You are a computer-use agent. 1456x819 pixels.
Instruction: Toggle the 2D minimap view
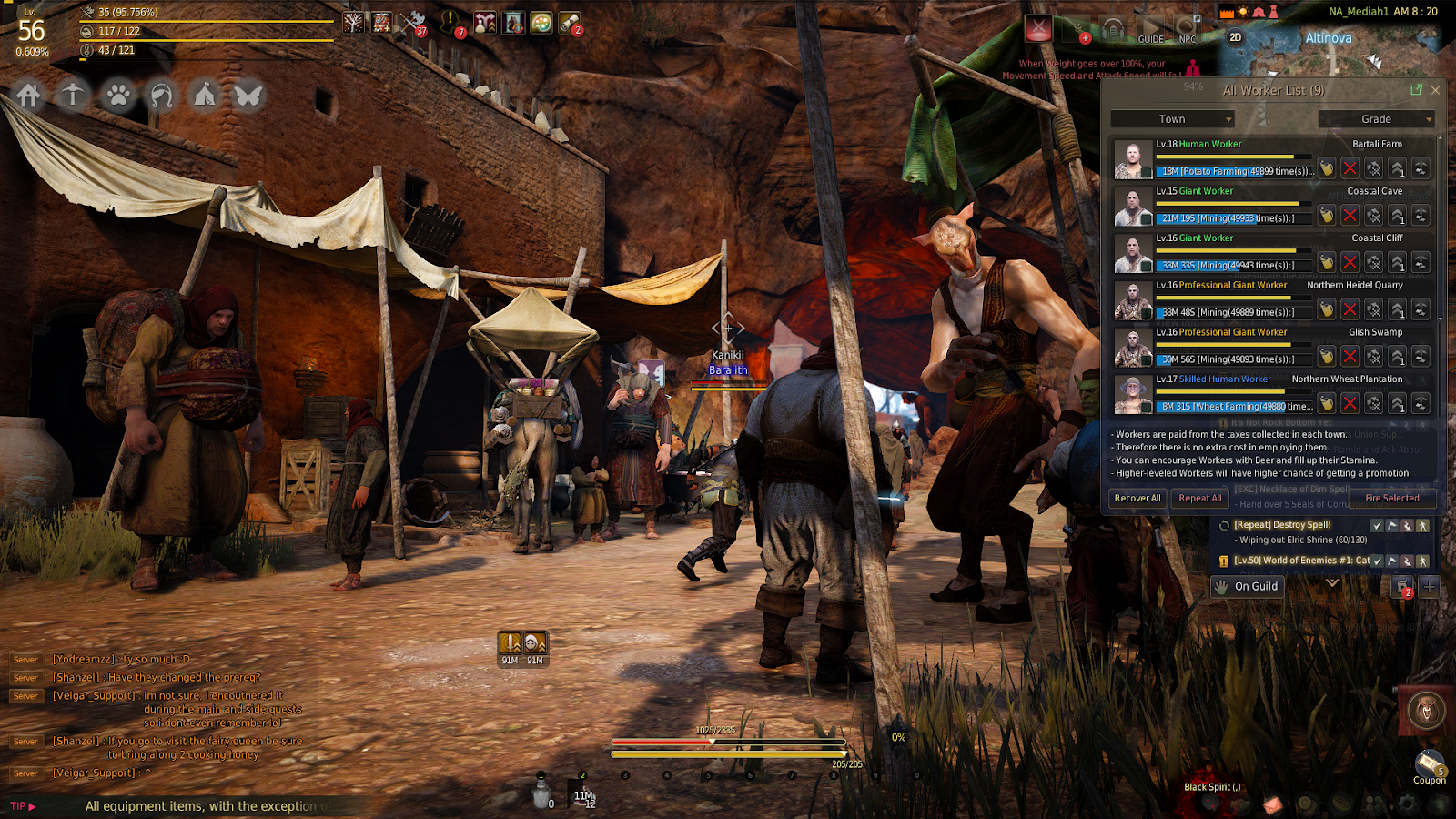(1235, 37)
